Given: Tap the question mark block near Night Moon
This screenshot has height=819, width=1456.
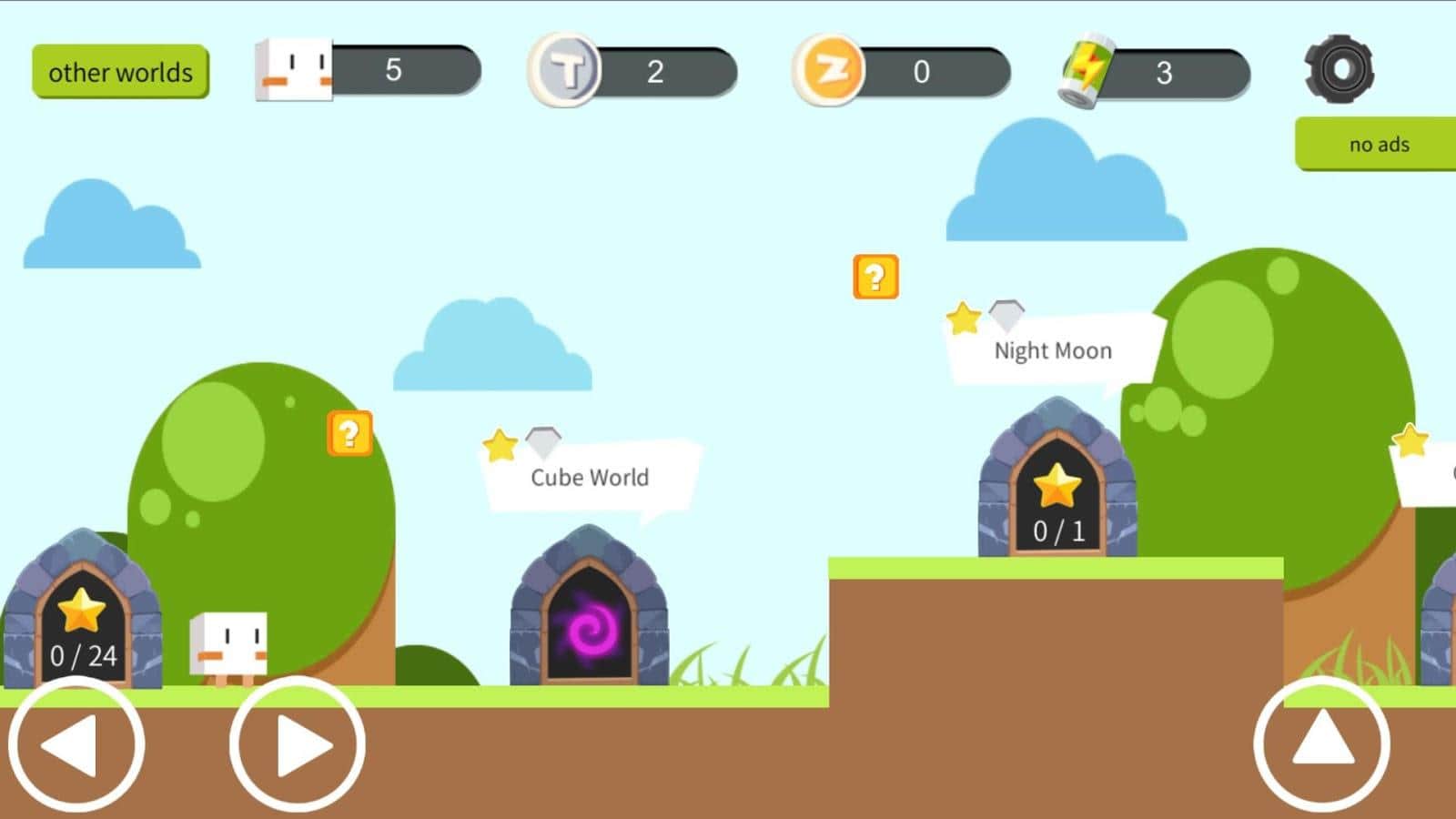Looking at the screenshot, I should (875, 277).
